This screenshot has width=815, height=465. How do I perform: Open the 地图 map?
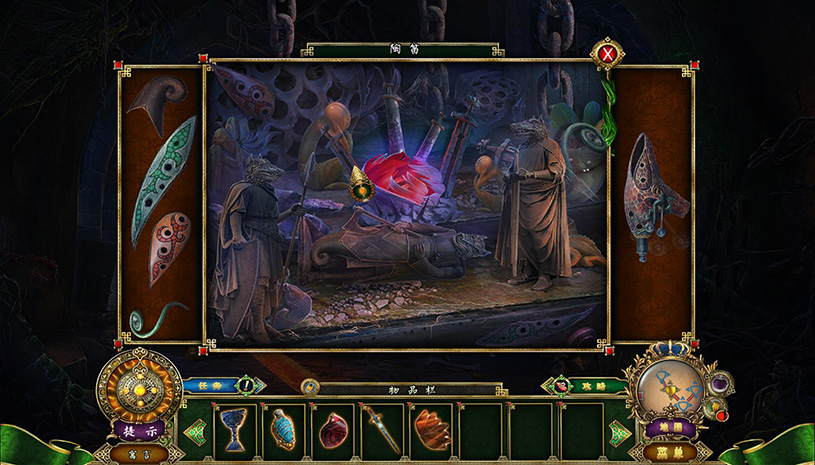[x=661, y=427]
